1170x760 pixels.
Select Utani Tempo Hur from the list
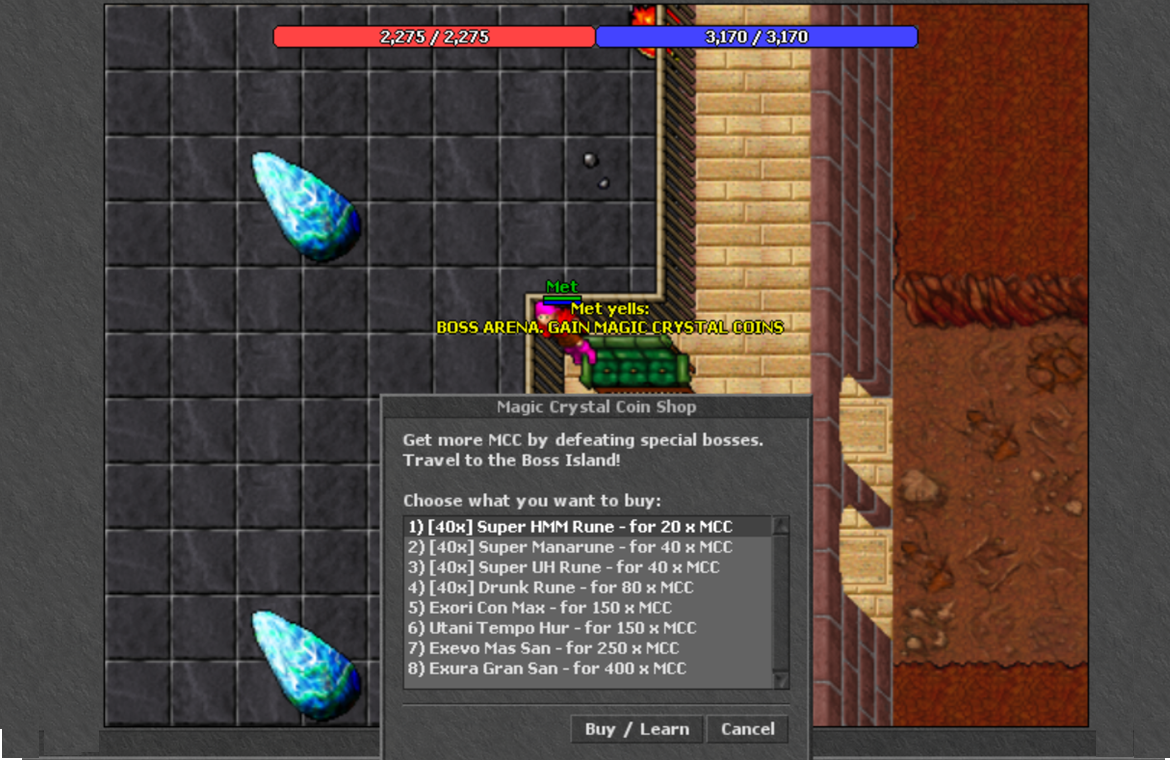click(x=552, y=628)
